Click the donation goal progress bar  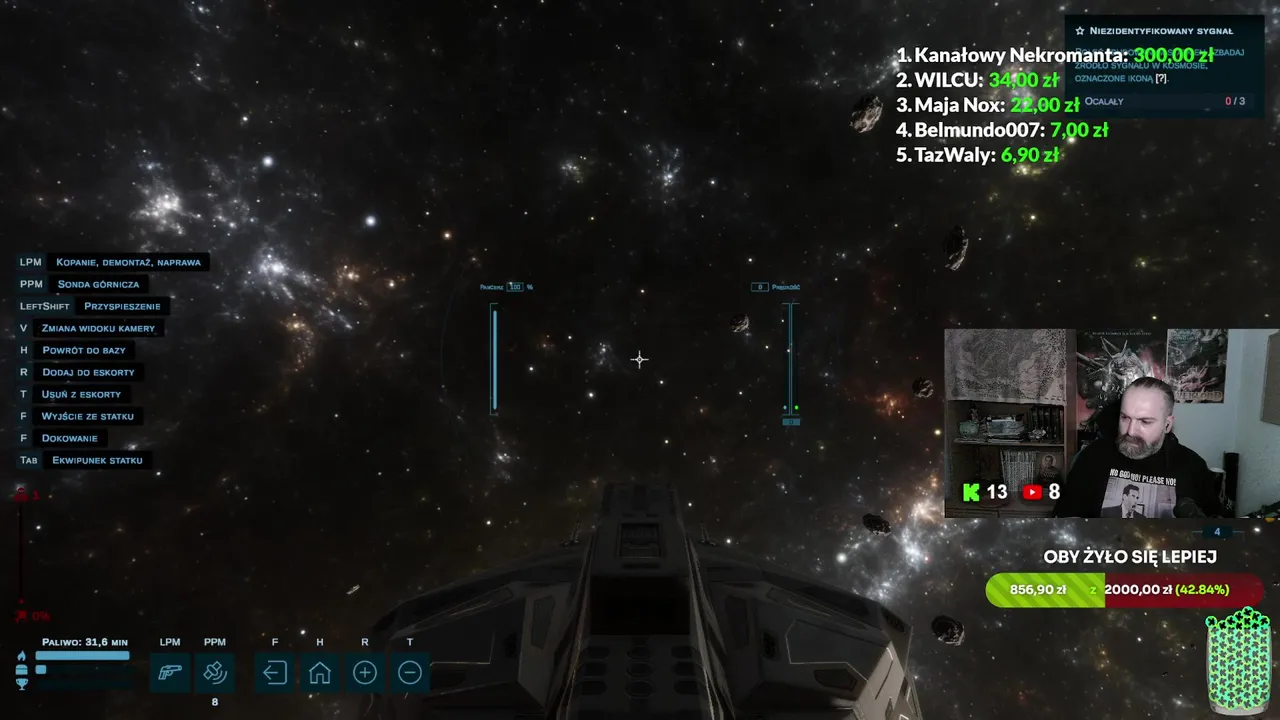point(1124,590)
